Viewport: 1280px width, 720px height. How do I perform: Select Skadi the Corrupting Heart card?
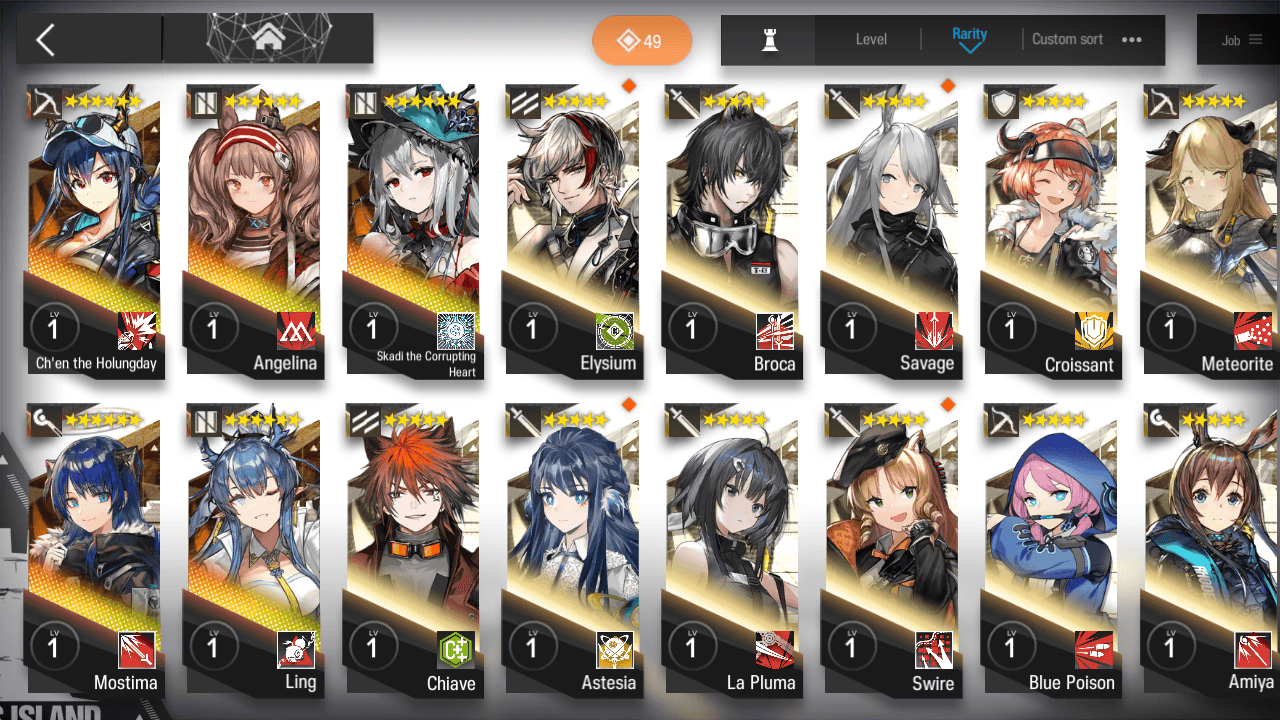(414, 230)
